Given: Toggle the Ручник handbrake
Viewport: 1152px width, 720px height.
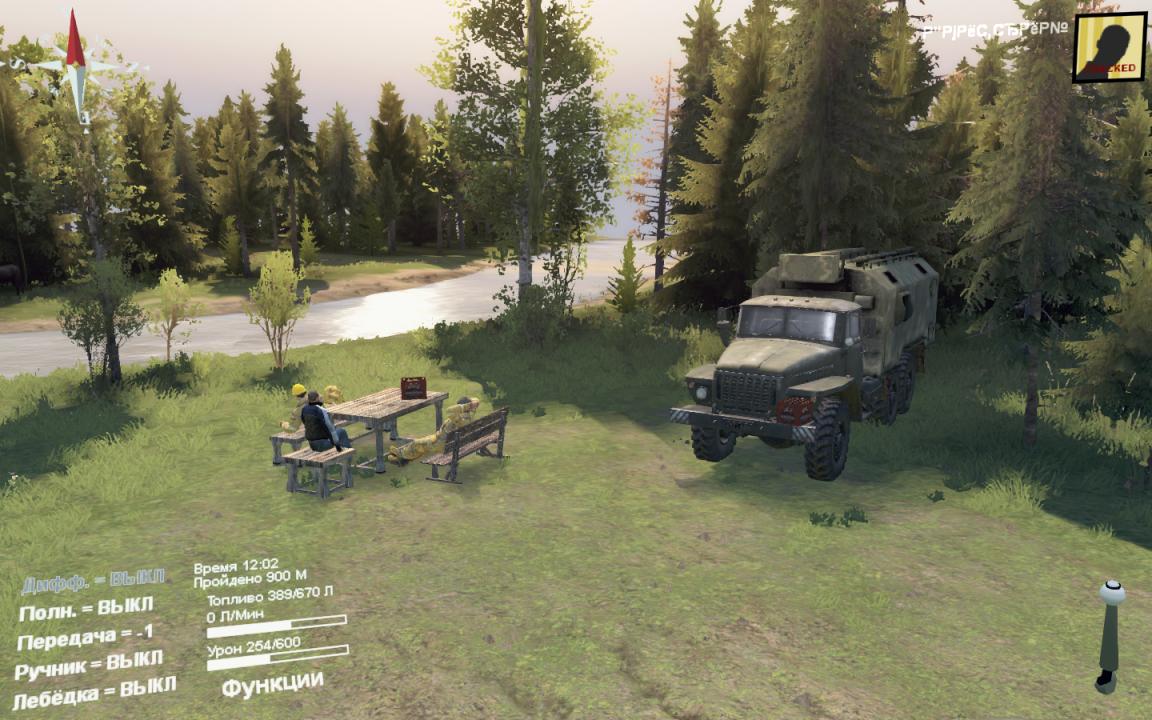Looking at the screenshot, I should click(89, 664).
